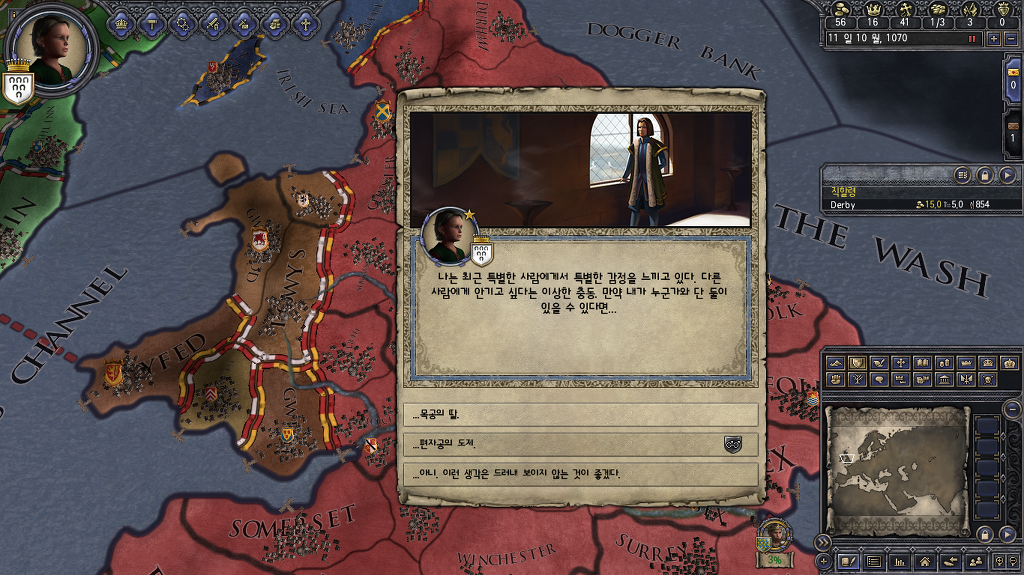Decrease game speed with the minus button
This screenshot has width=1024, height=575.
1010,39
